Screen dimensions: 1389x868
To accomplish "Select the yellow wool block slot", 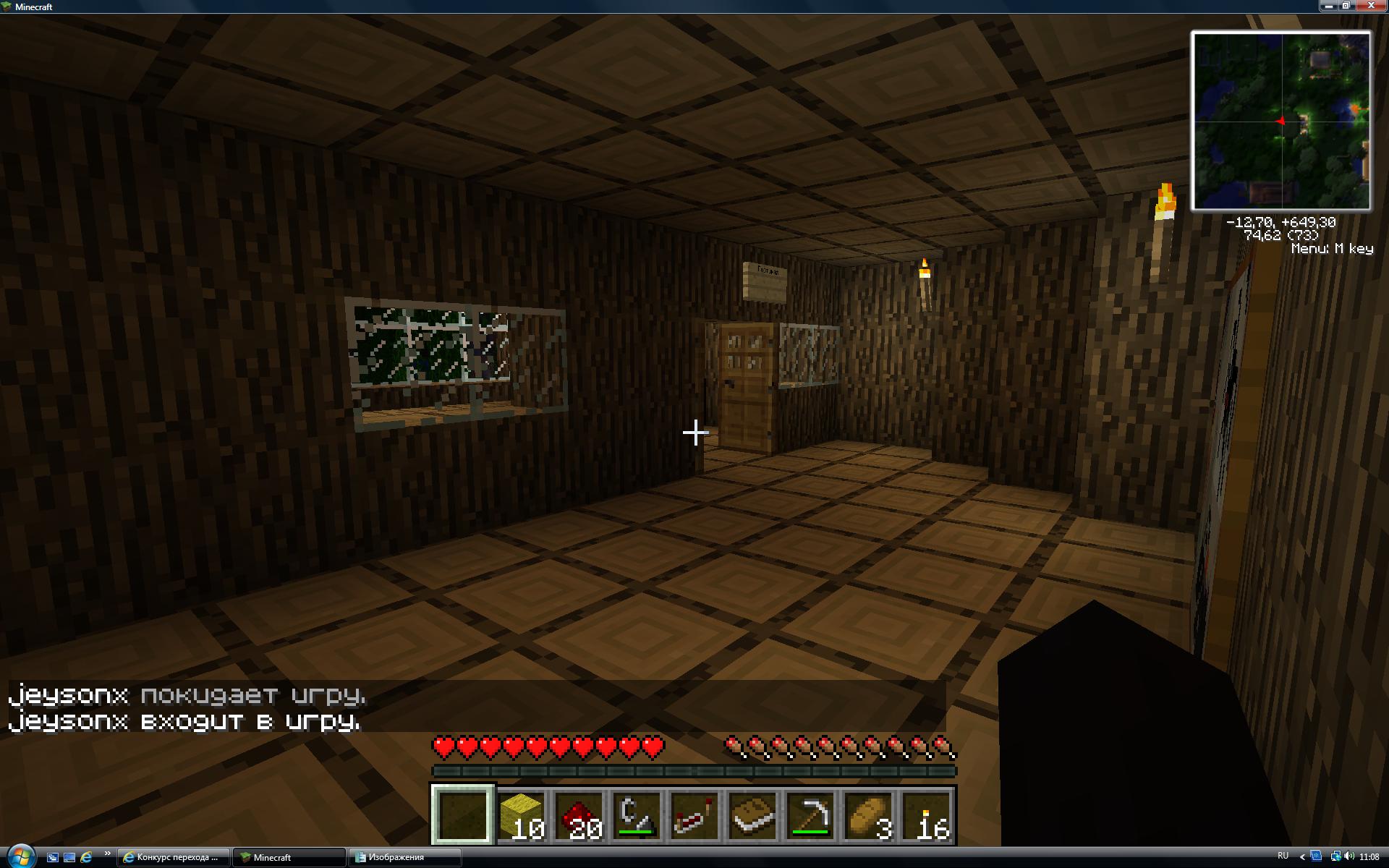I will point(522,815).
